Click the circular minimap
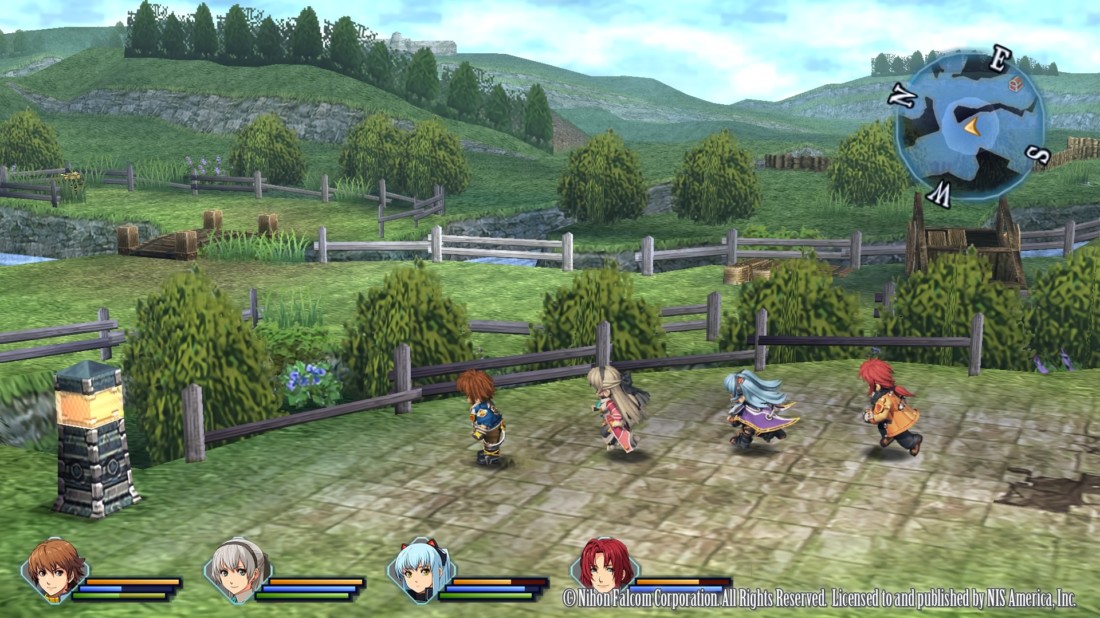The height and width of the screenshot is (618, 1100). (x=970, y=126)
